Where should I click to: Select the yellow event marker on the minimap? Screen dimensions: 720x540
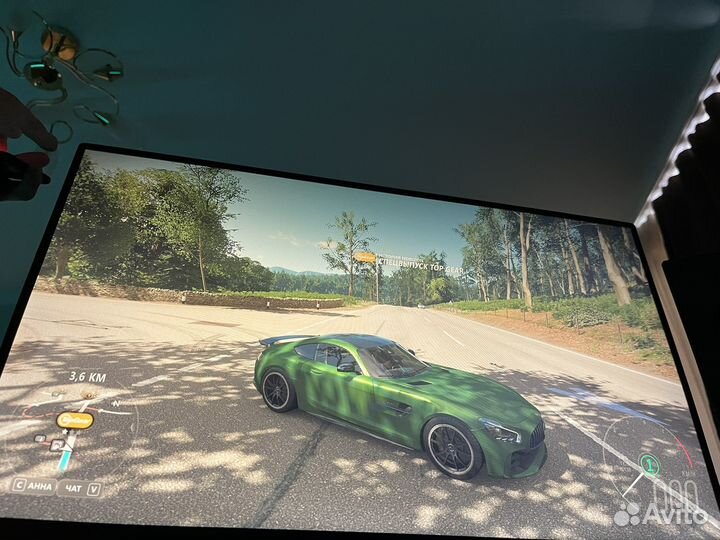coord(75,421)
